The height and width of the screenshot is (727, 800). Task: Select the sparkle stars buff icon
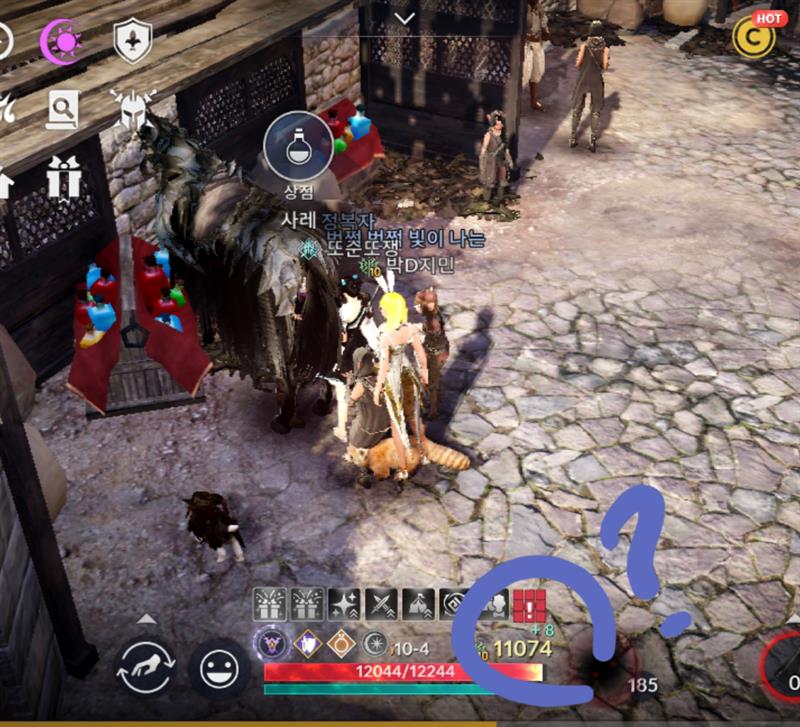tap(344, 605)
